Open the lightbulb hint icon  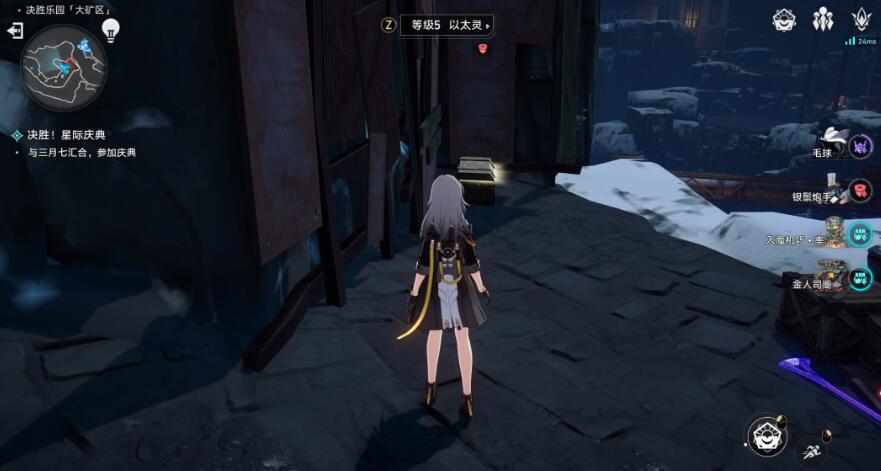point(111,29)
